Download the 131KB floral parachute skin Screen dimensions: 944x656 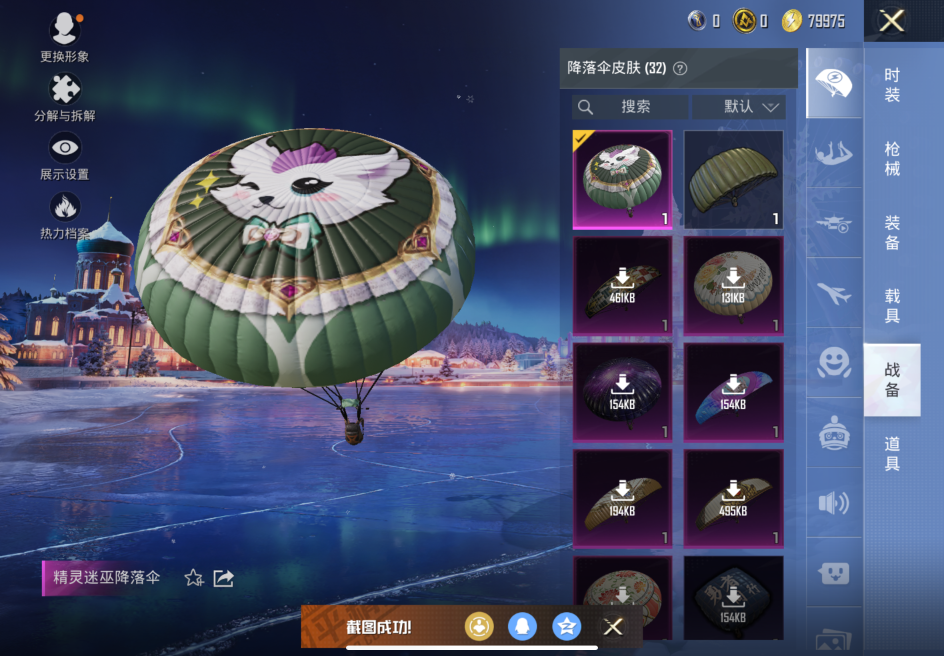(733, 285)
